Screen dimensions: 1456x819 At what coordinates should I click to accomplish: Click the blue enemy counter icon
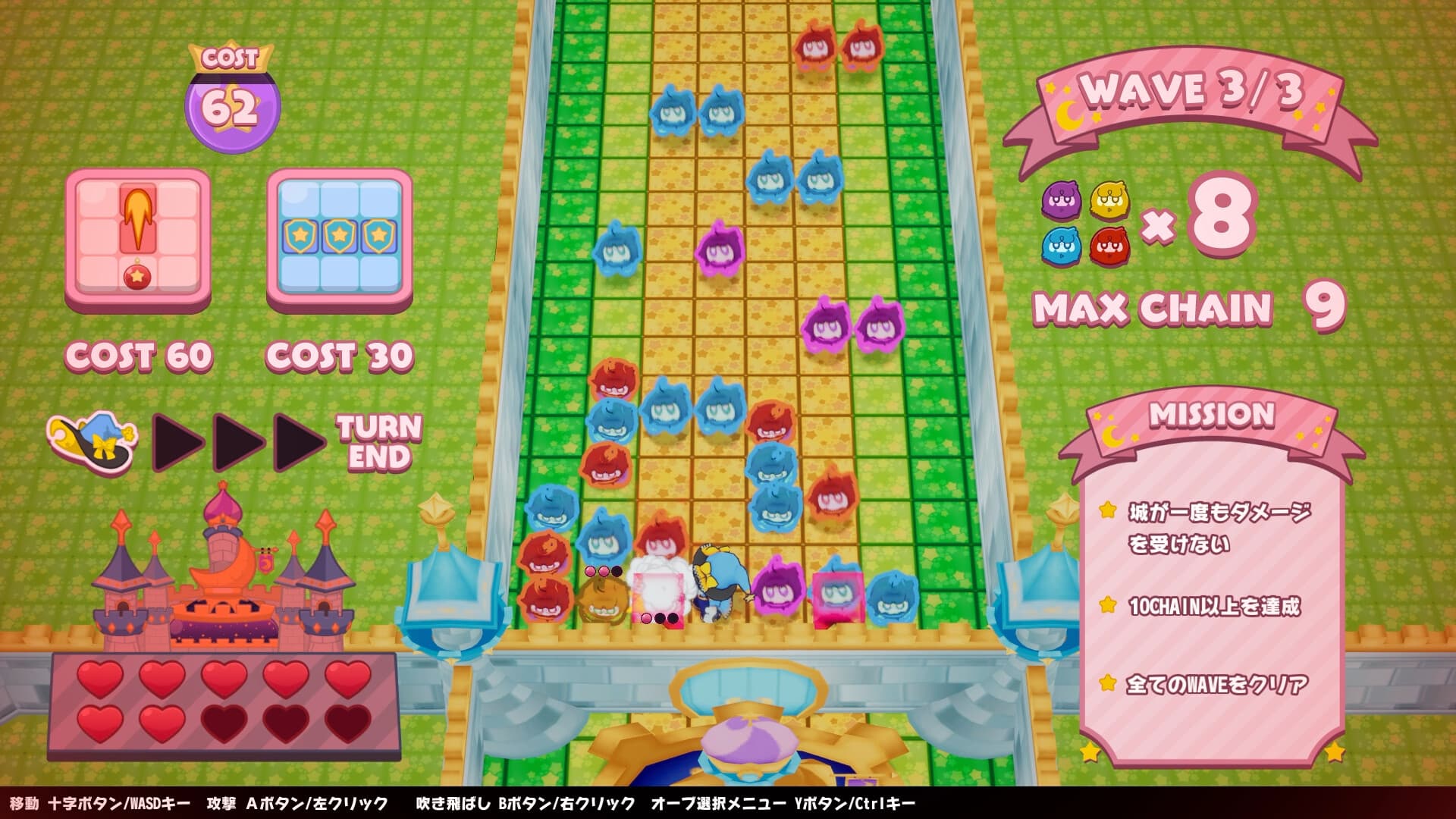point(1059,246)
